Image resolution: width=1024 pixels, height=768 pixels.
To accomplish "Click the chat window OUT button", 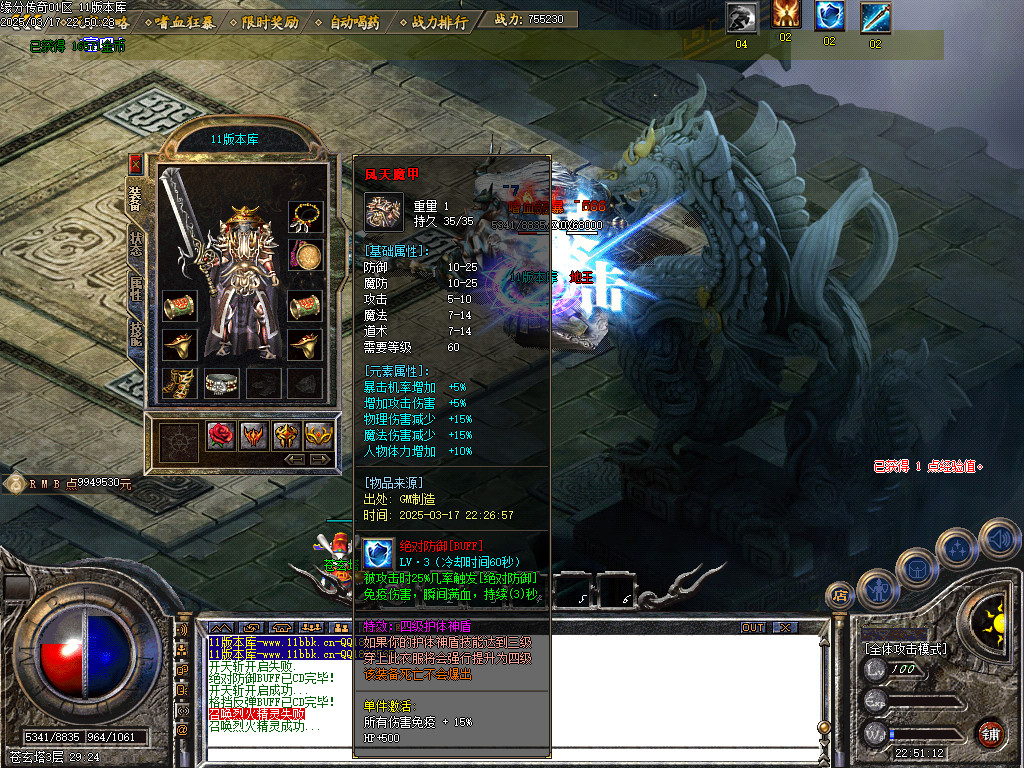I will (753, 627).
